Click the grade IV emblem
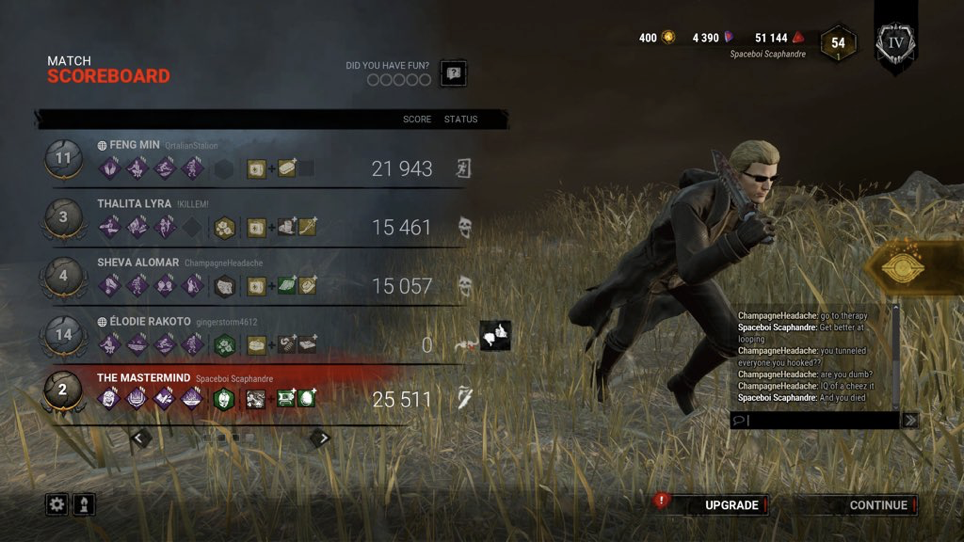The height and width of the screenshot is (542, 964). 895,43
